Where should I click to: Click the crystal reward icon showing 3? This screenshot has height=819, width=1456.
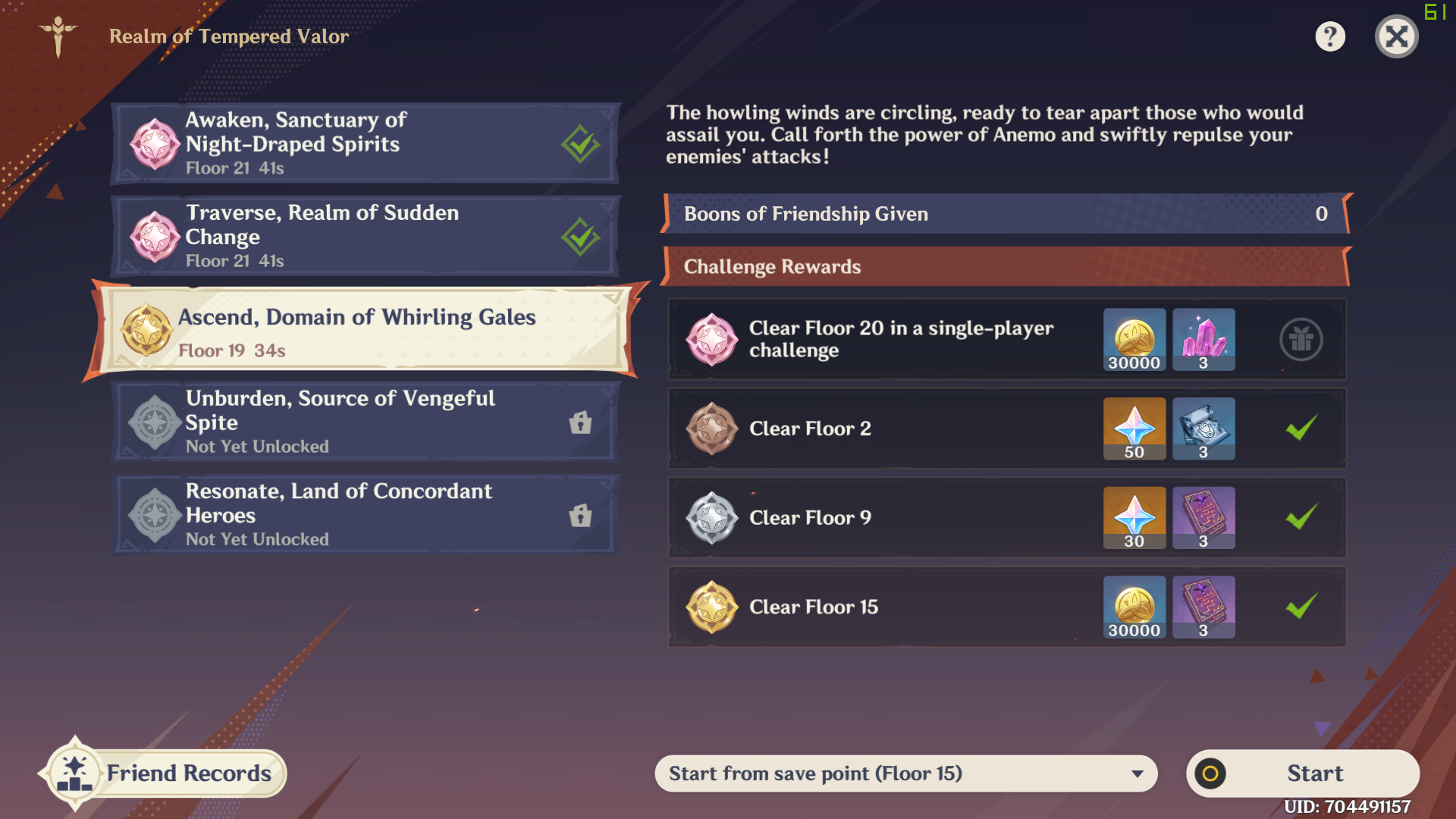pos(1203,340)
